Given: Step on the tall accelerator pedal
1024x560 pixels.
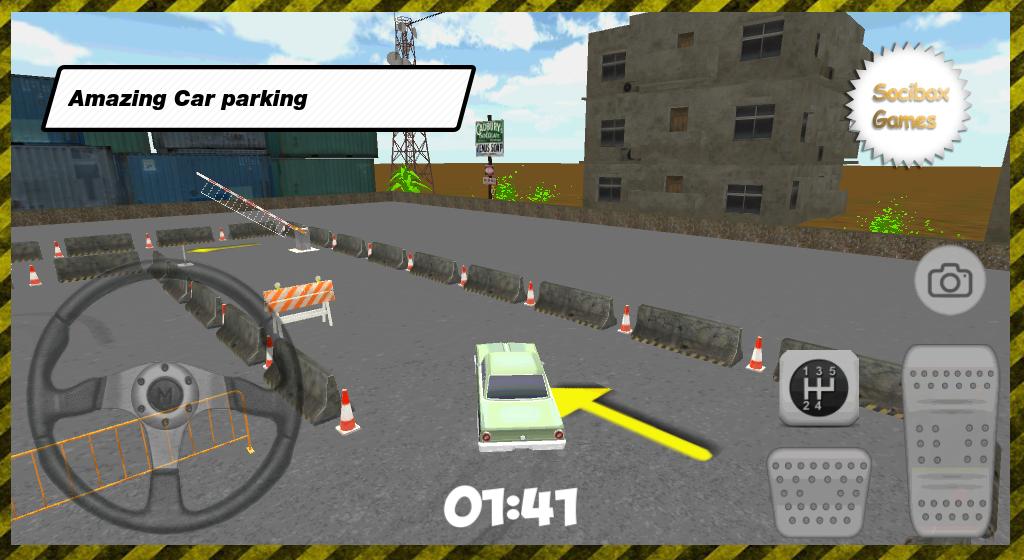Looking at the screenshot, I should tap(950, 440).
